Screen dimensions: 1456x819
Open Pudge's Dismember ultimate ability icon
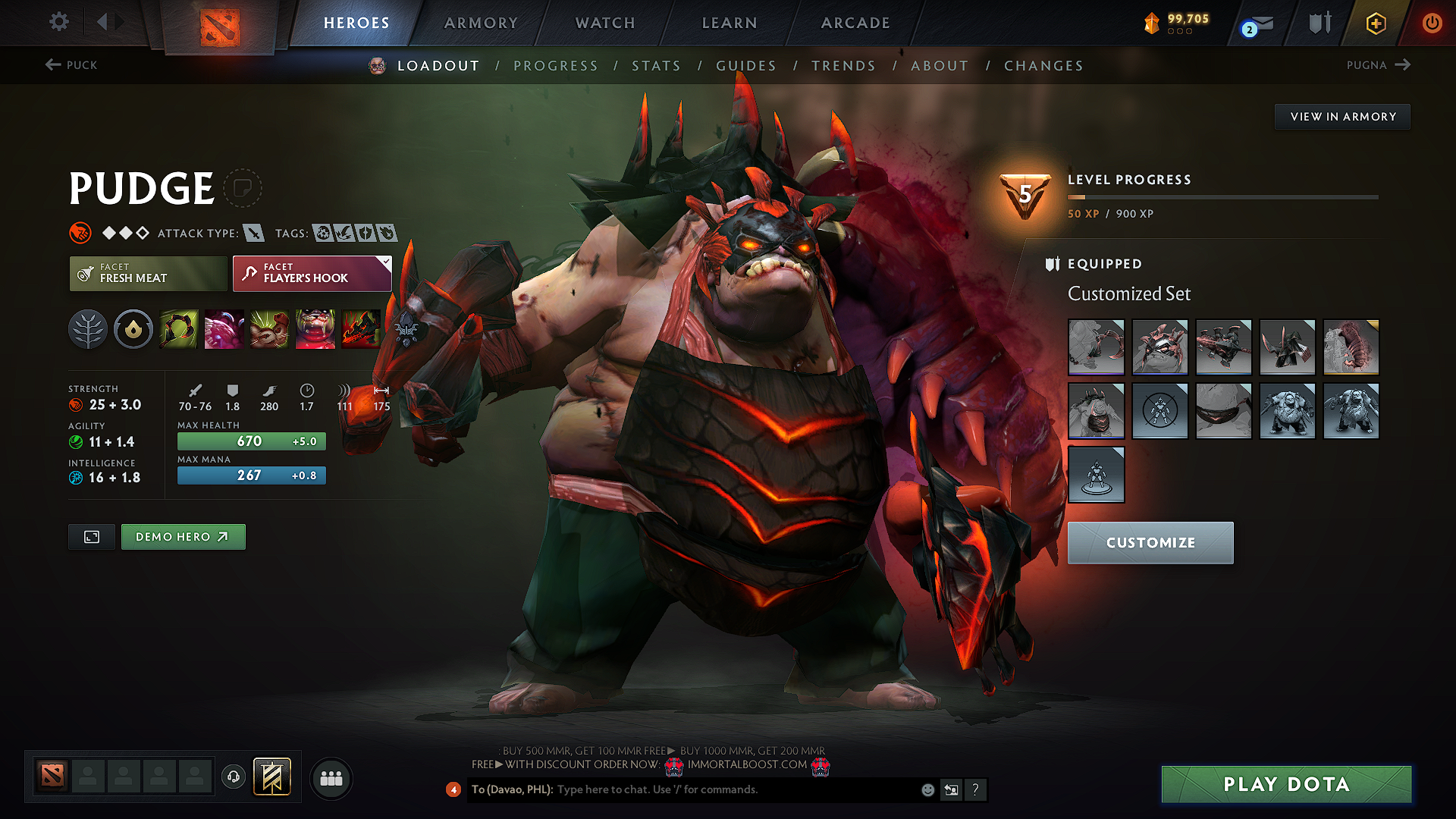pyautogui.click(x=315, y=329)
